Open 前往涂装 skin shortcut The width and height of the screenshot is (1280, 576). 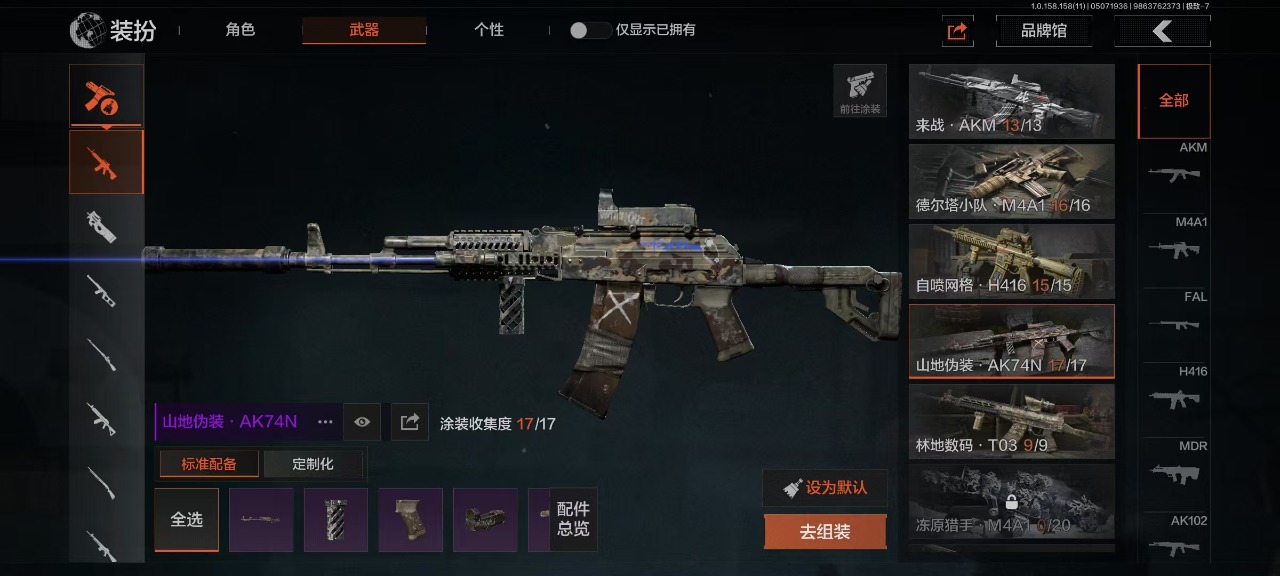[860, 91]
